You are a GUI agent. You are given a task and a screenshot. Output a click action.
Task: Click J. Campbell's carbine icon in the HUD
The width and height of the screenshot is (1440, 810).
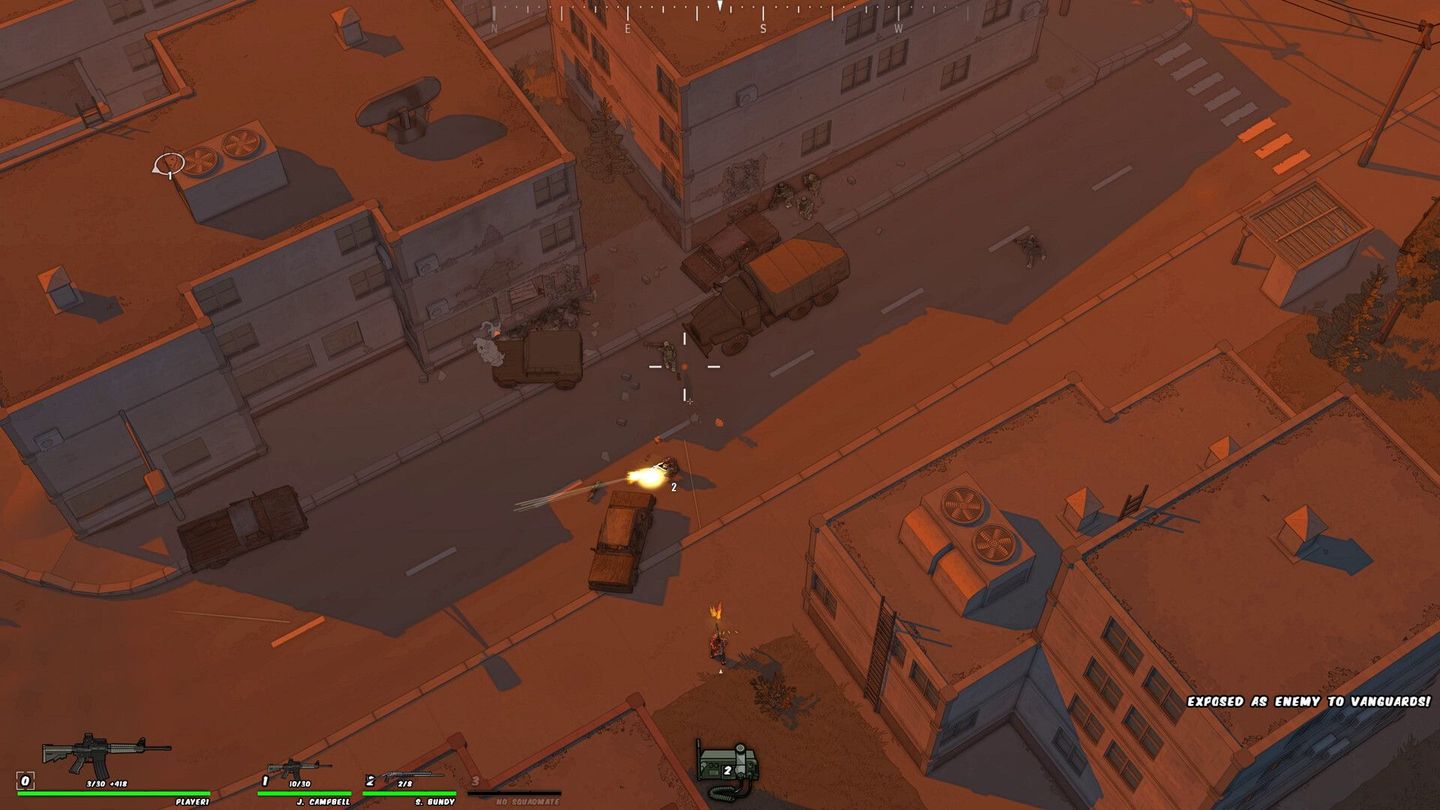pyautogui.click(x=299, y=767)
